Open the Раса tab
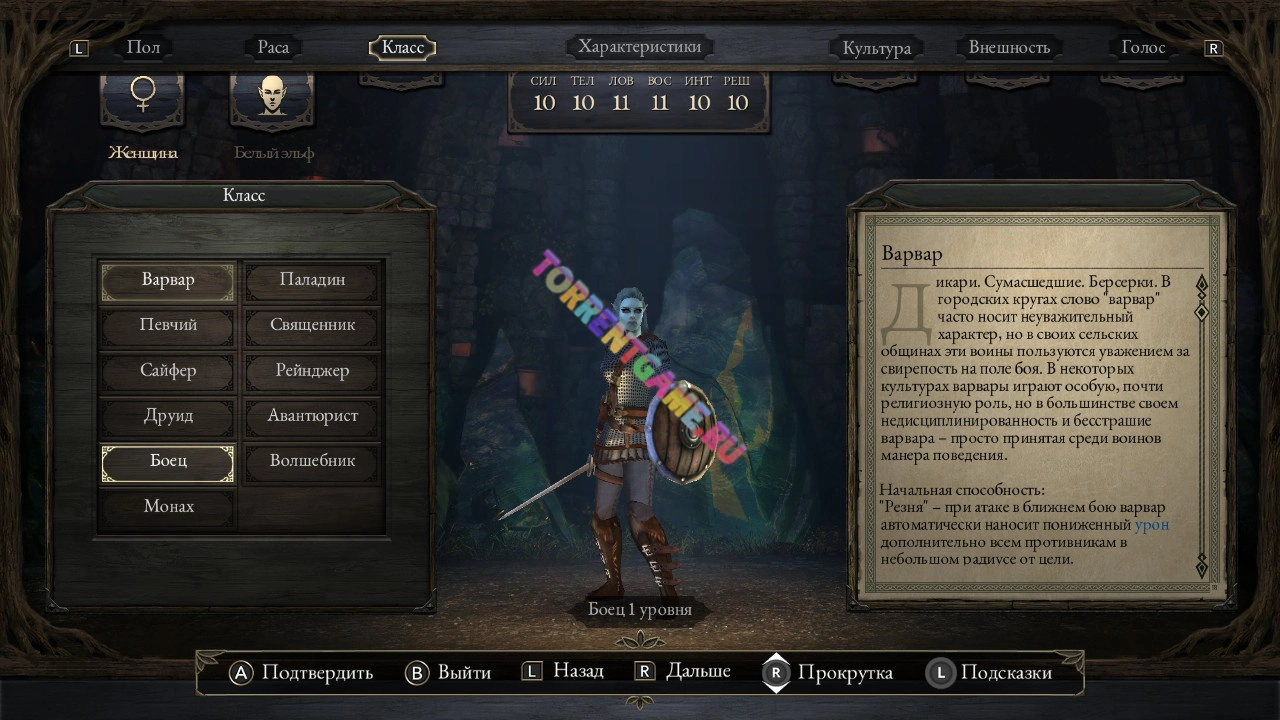Image resolution: width=1280 pixels, height=720 pixels. click(273, 47)
